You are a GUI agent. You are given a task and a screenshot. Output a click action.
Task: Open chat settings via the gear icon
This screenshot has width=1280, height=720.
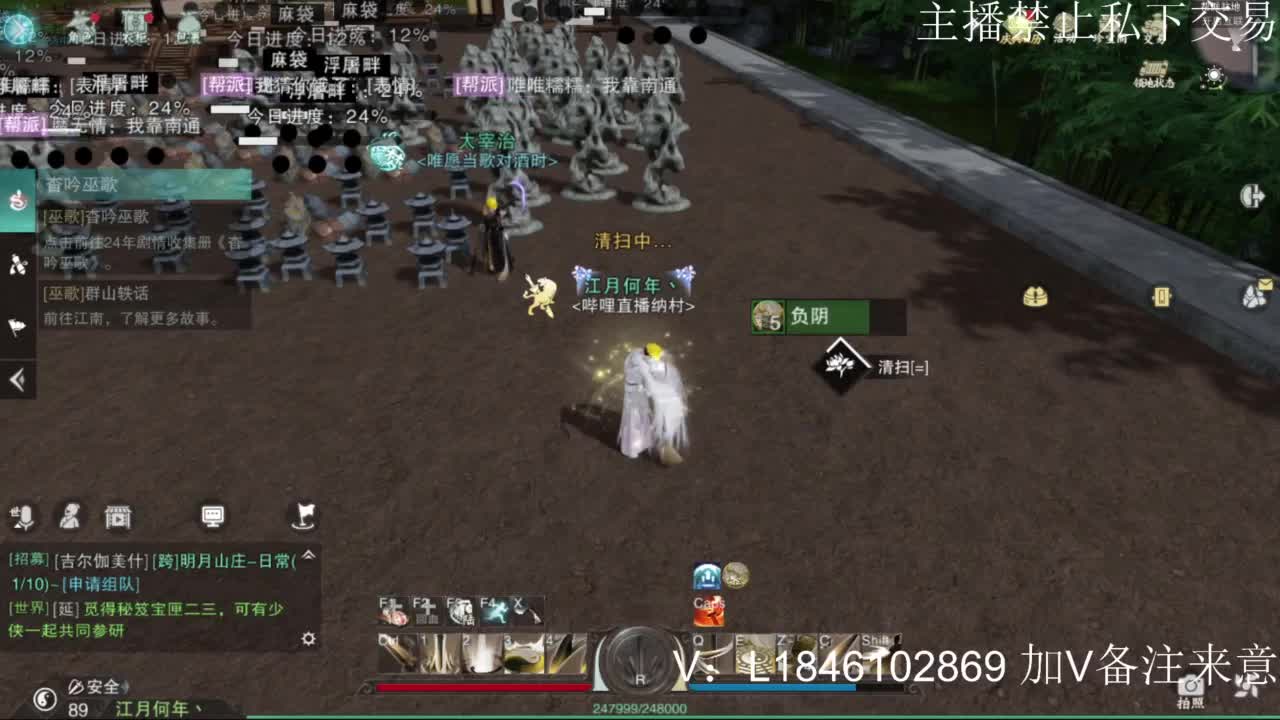click(308, 638)
